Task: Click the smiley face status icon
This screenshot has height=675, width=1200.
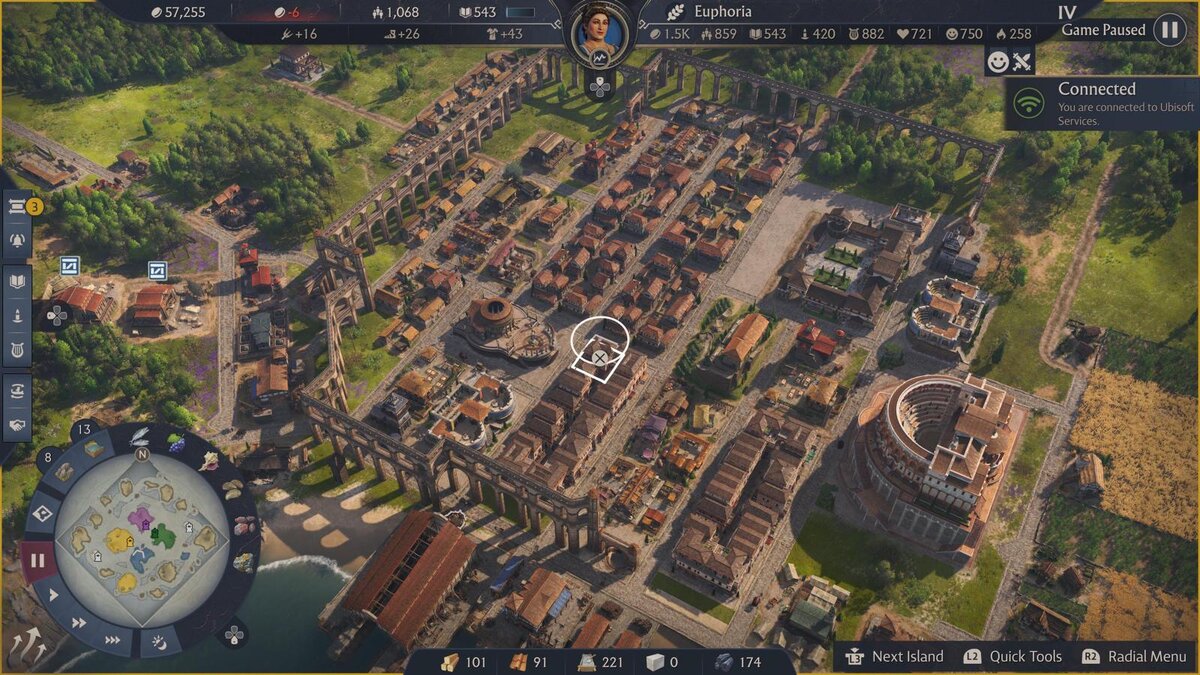Action: [x=997, y=62]
